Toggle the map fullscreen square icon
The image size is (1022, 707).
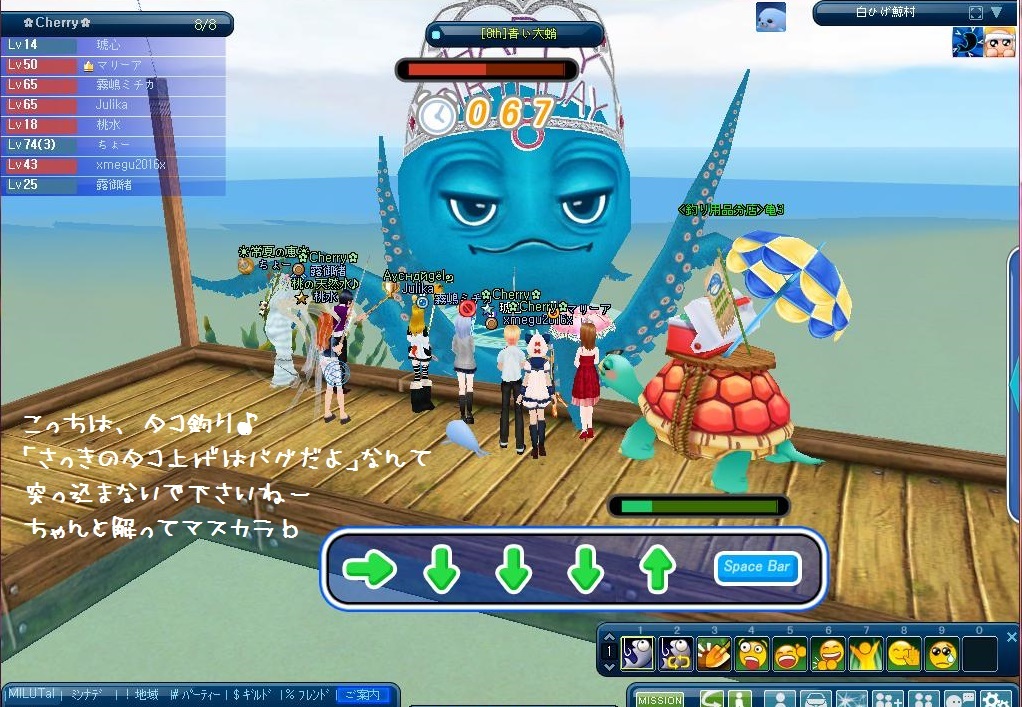coord(976,13)
